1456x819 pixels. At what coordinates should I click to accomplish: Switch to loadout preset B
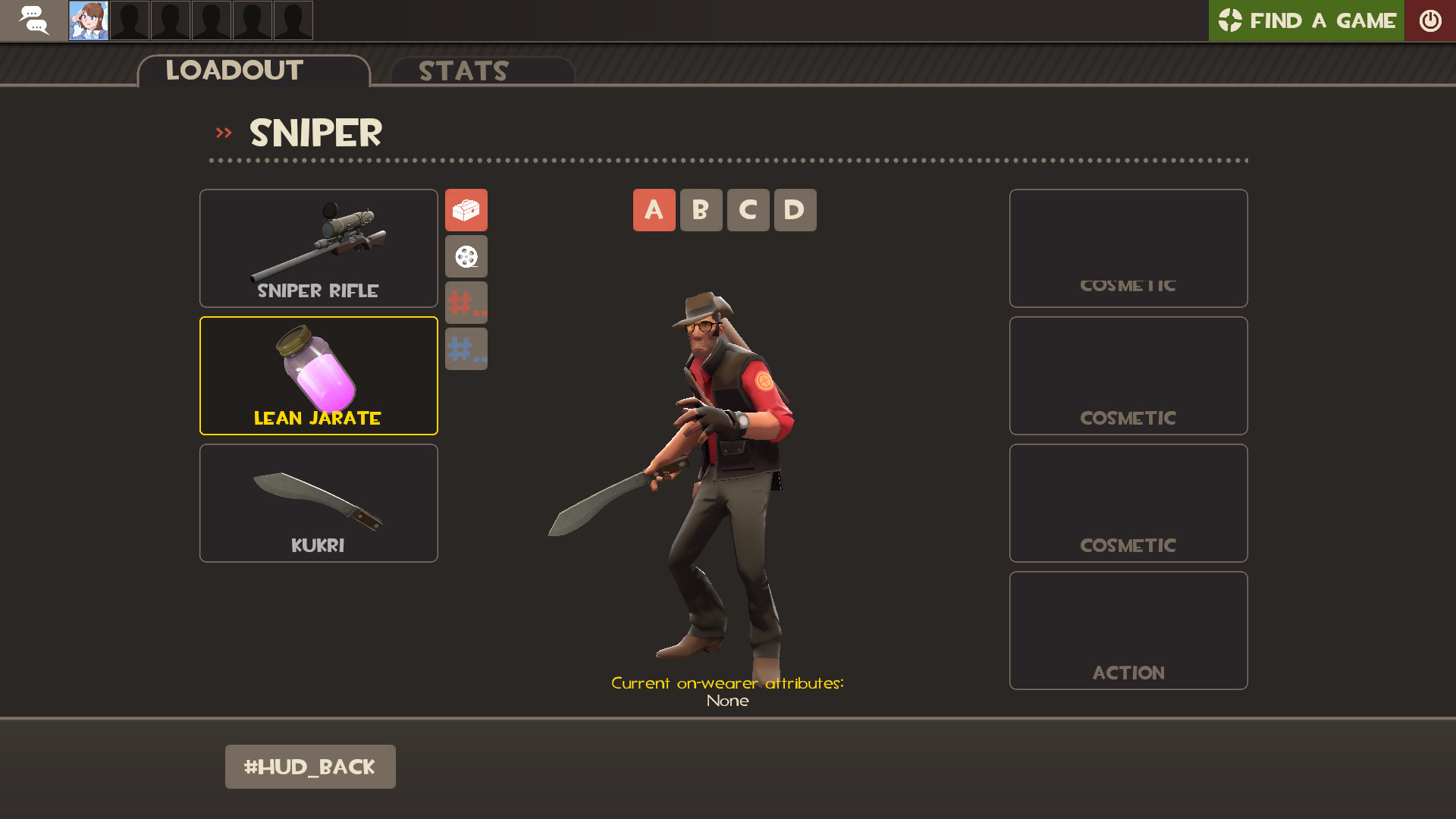[x=701, y=210]
